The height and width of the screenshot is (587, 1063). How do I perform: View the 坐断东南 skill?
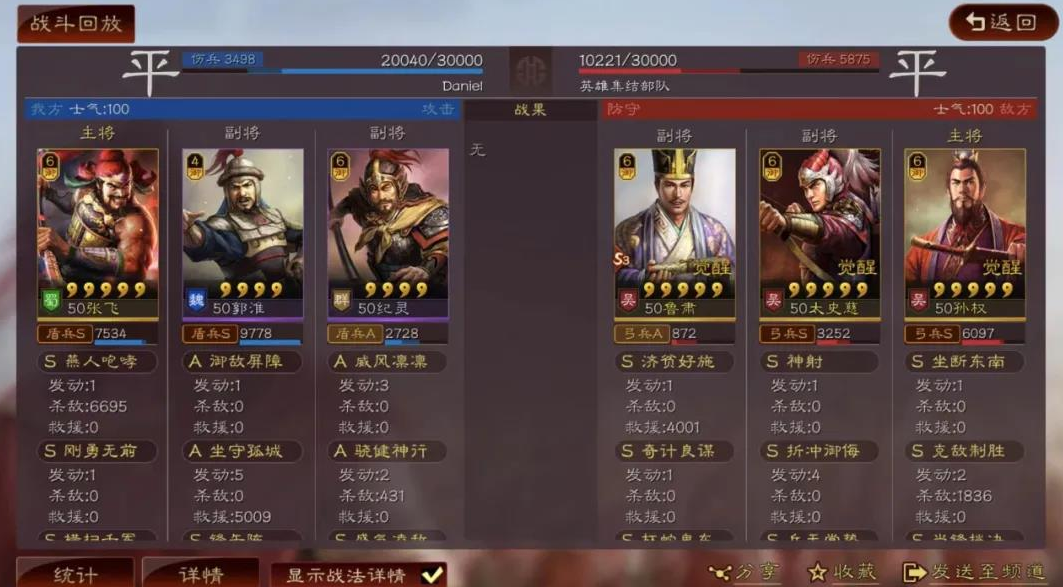click(x=965, y=361)
